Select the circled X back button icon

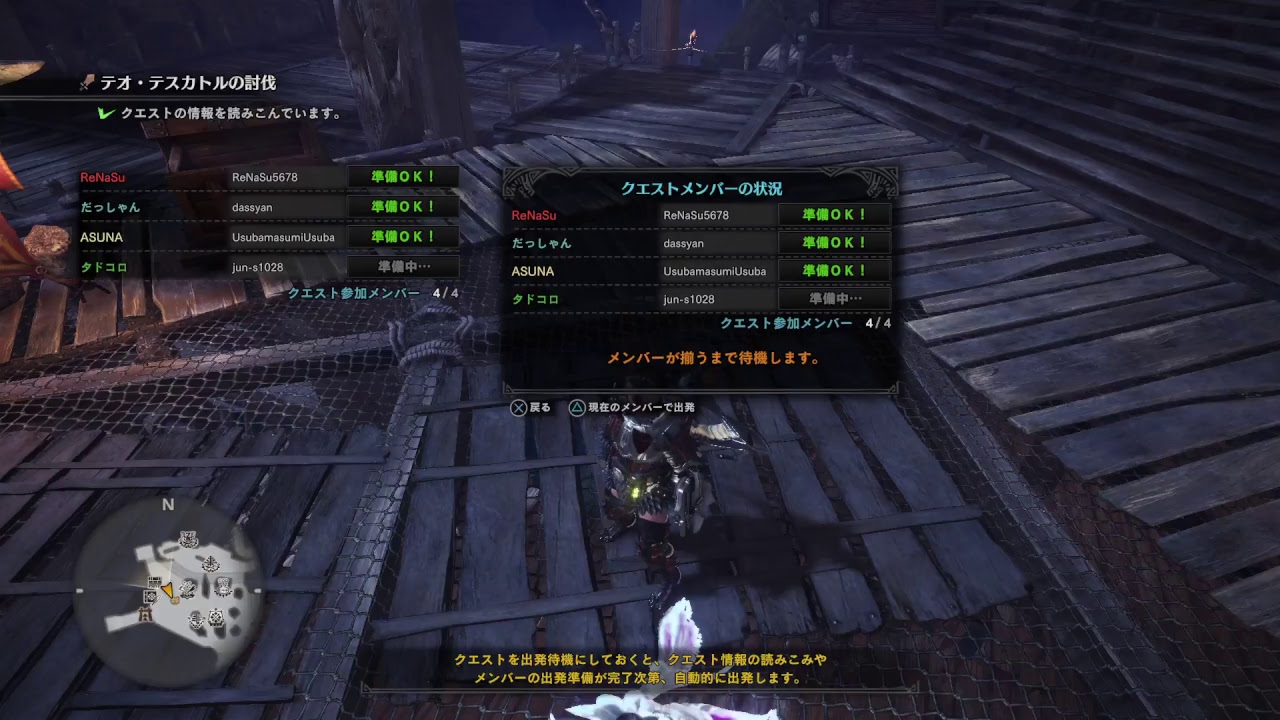pos(517,407)
